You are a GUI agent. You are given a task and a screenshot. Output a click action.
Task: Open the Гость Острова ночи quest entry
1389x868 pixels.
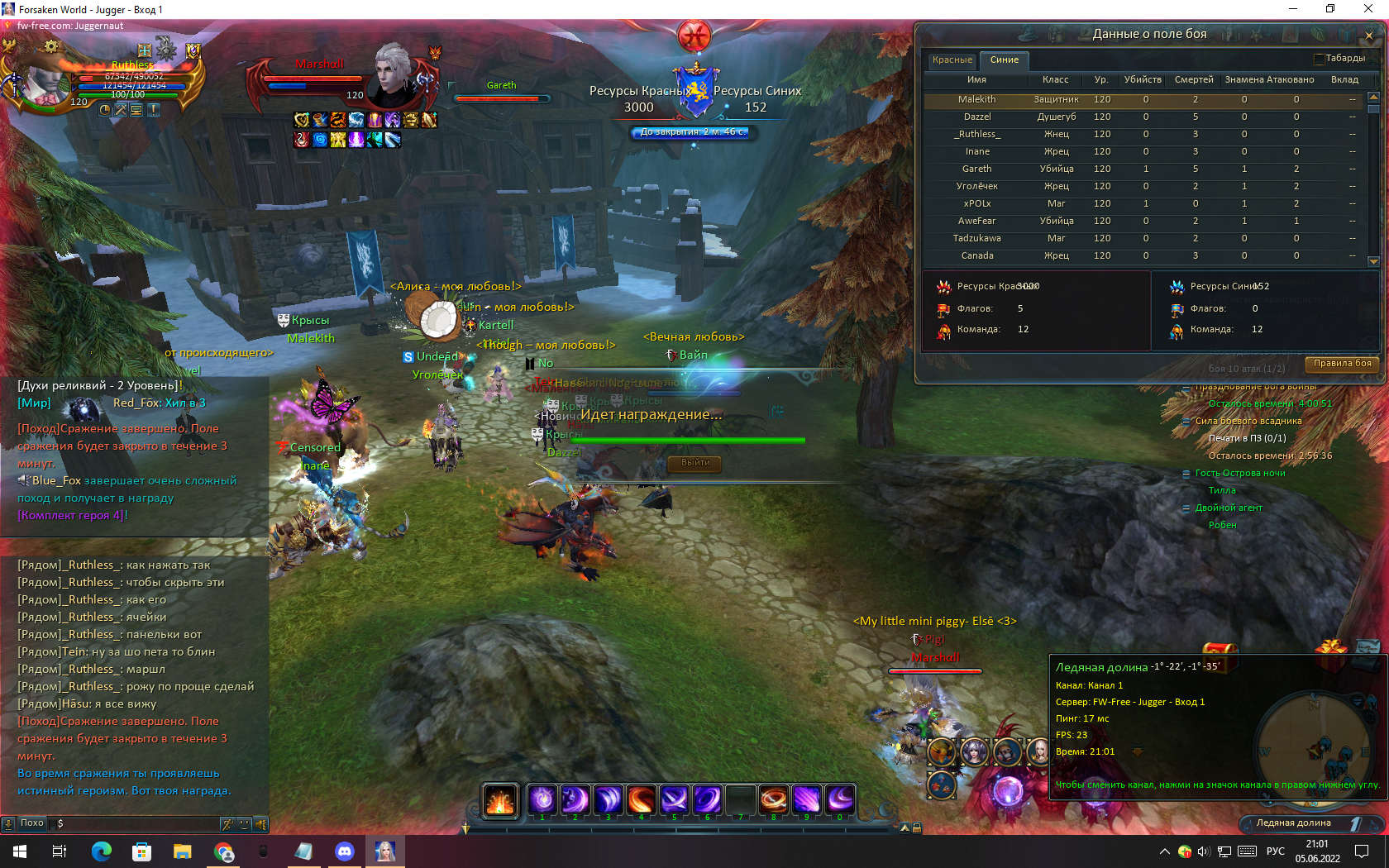coord(1239,473)
